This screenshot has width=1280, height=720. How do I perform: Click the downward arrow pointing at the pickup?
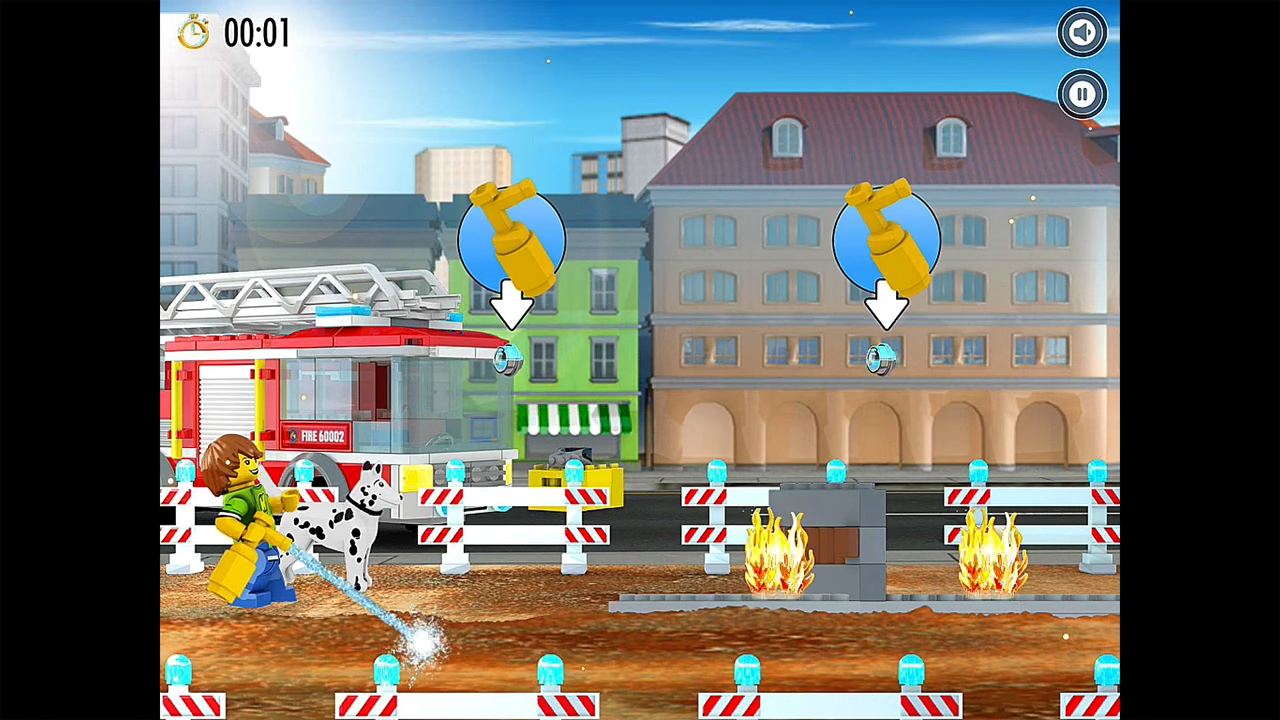point(887,305)
